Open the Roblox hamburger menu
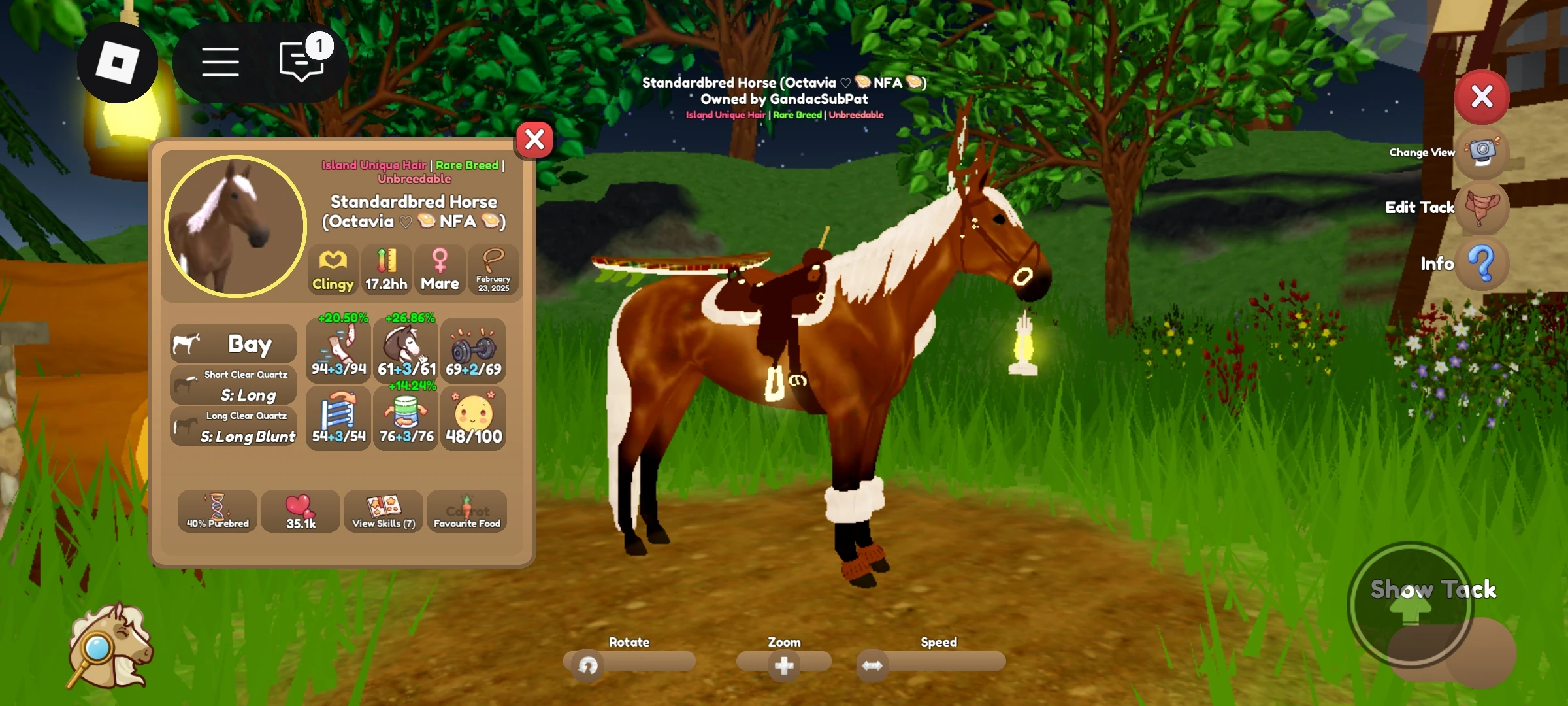Image resolution: width=1568 pixels, height=706 pixels. point(220,61)
